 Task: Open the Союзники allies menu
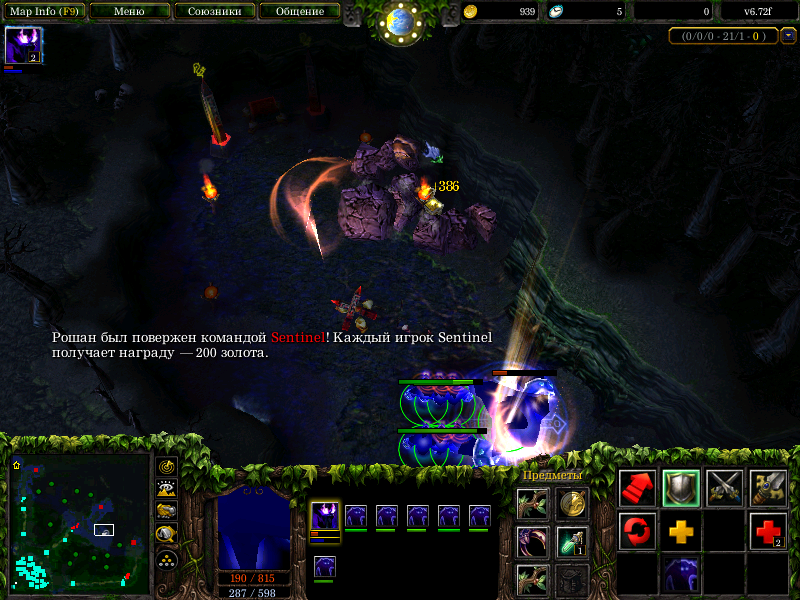pos(213,12)
